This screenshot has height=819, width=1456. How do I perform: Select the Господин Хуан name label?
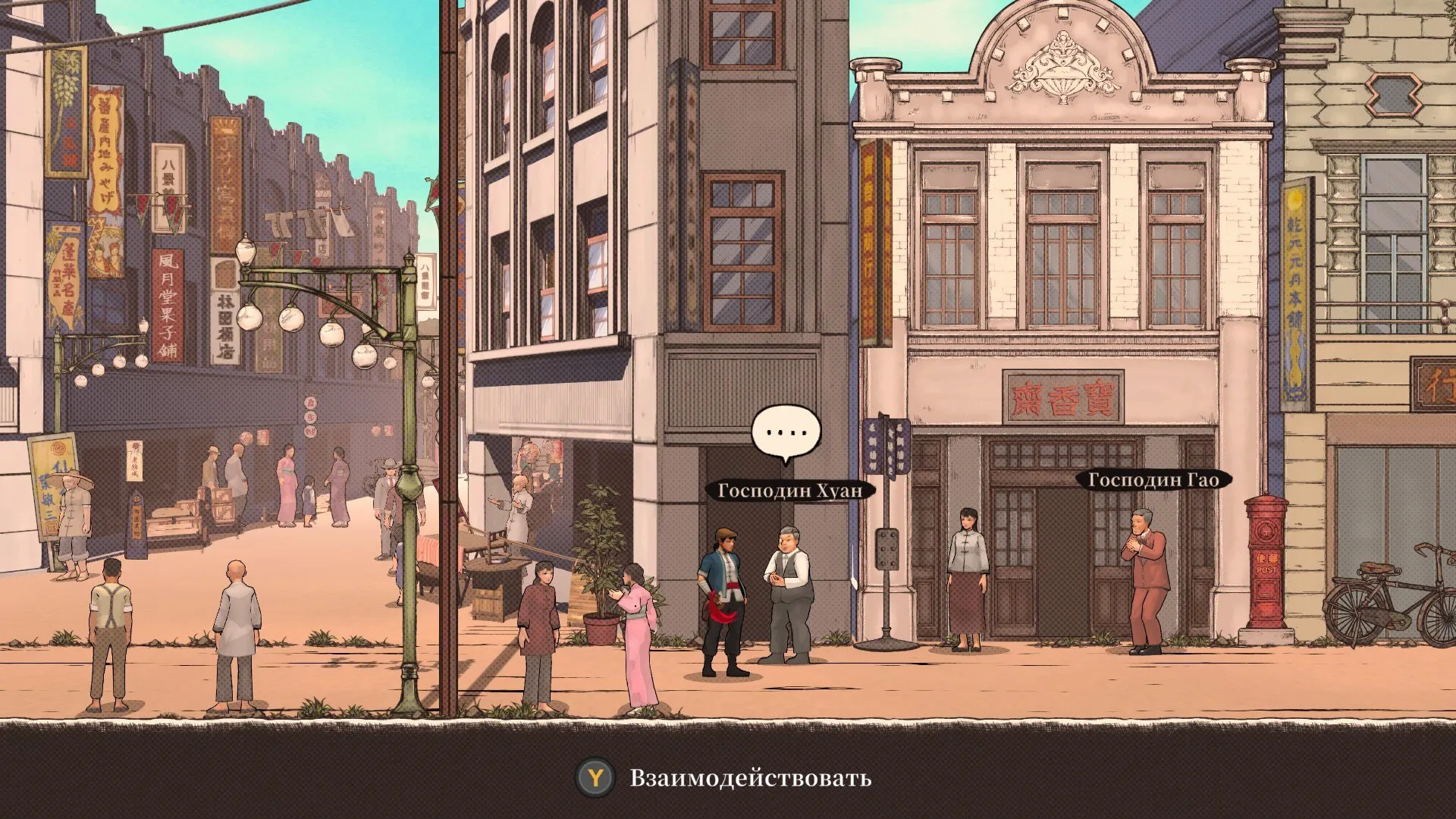click(x=789, y=491)
